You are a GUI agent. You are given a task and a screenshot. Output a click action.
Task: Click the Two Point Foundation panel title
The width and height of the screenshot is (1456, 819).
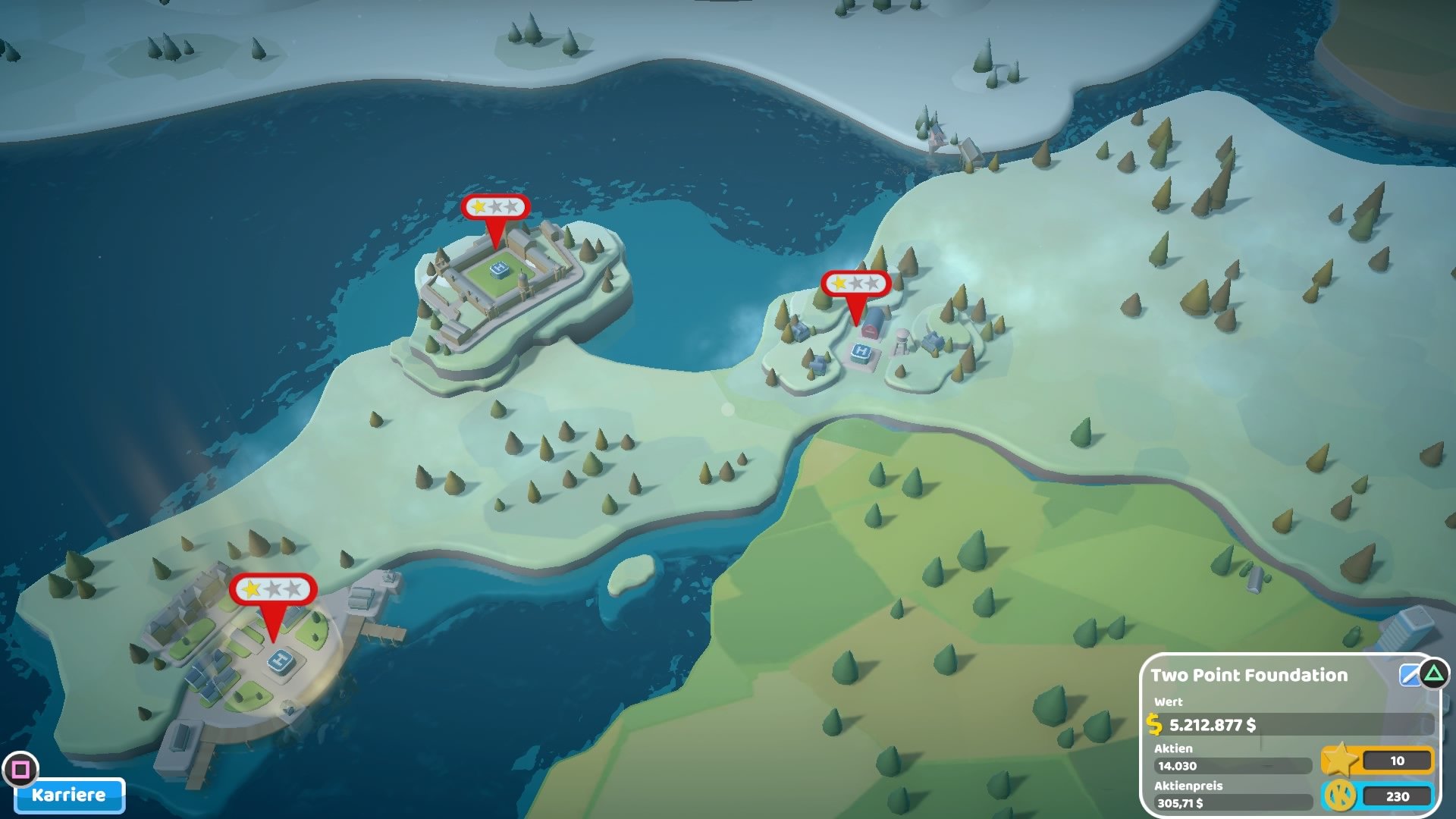[1250, 675]
